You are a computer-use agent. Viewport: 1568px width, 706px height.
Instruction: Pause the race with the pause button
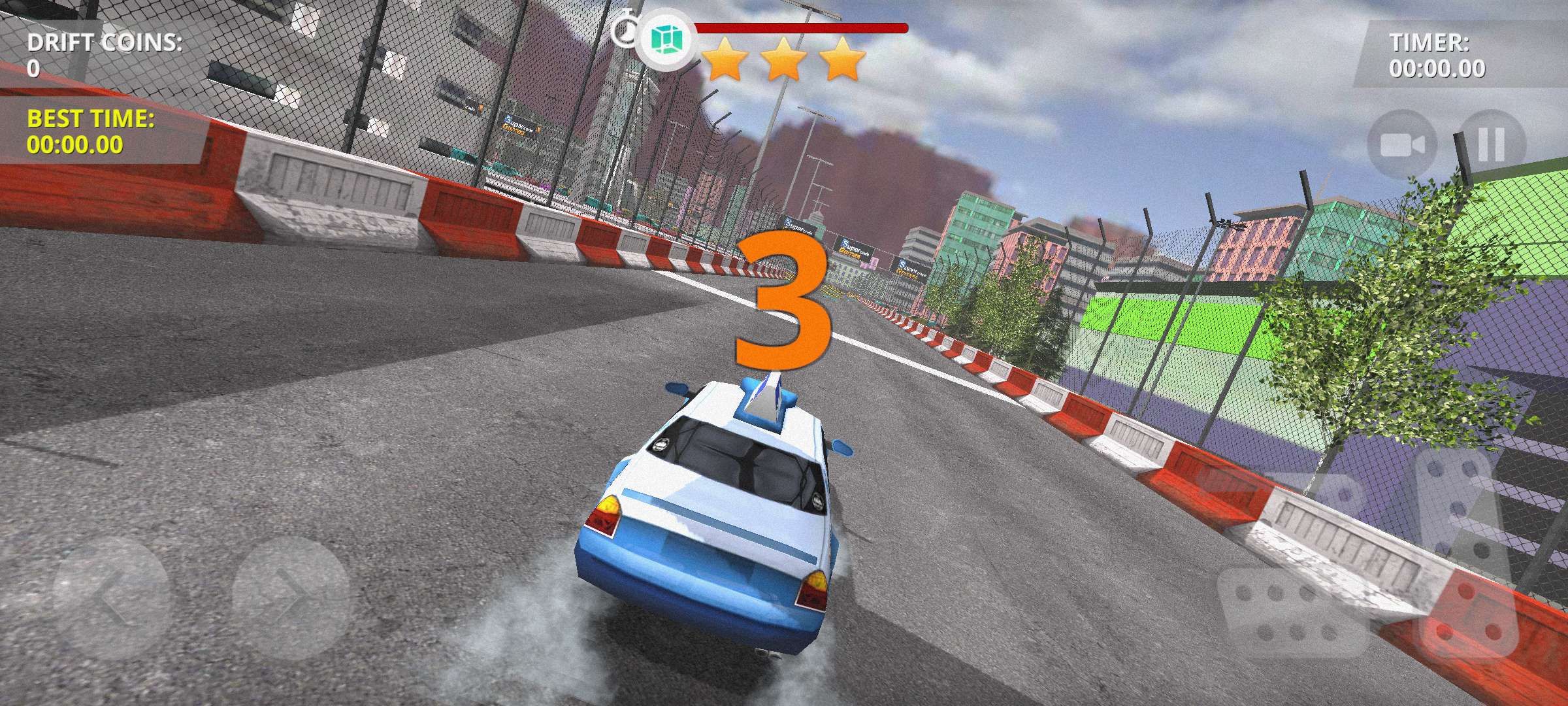click(x=1491, y=145)
